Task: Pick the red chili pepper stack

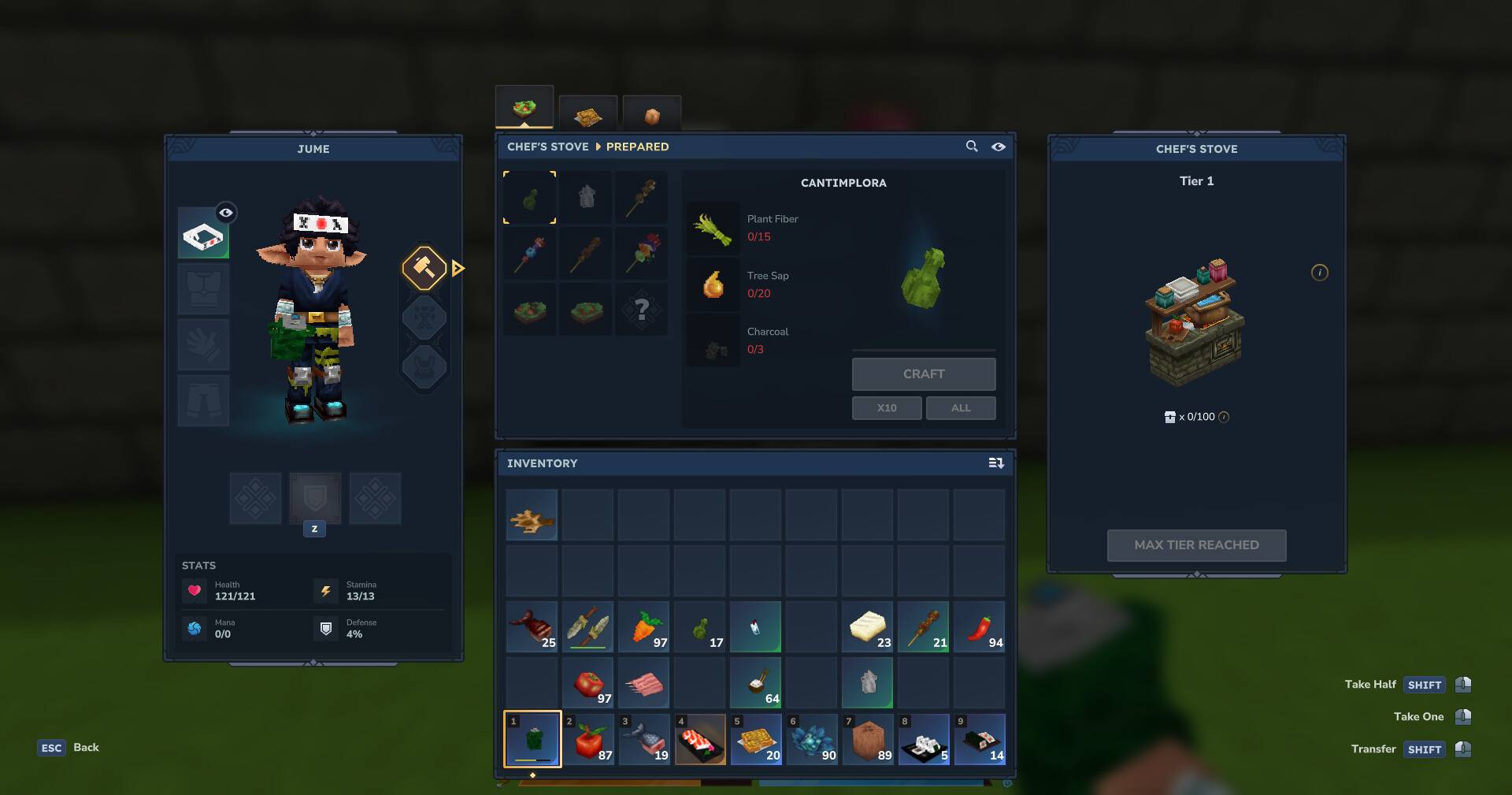Action: pos(979,627)
